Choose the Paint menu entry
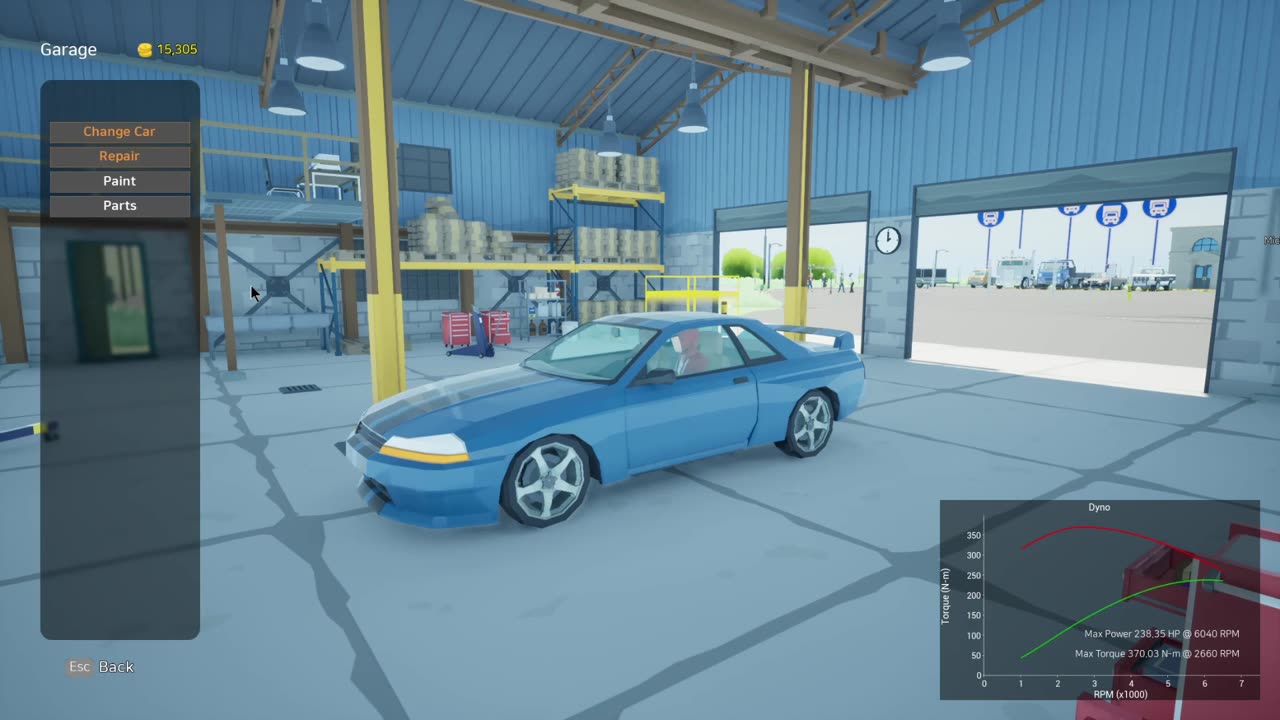1280x720 pixels. click(x=119, y=181)
